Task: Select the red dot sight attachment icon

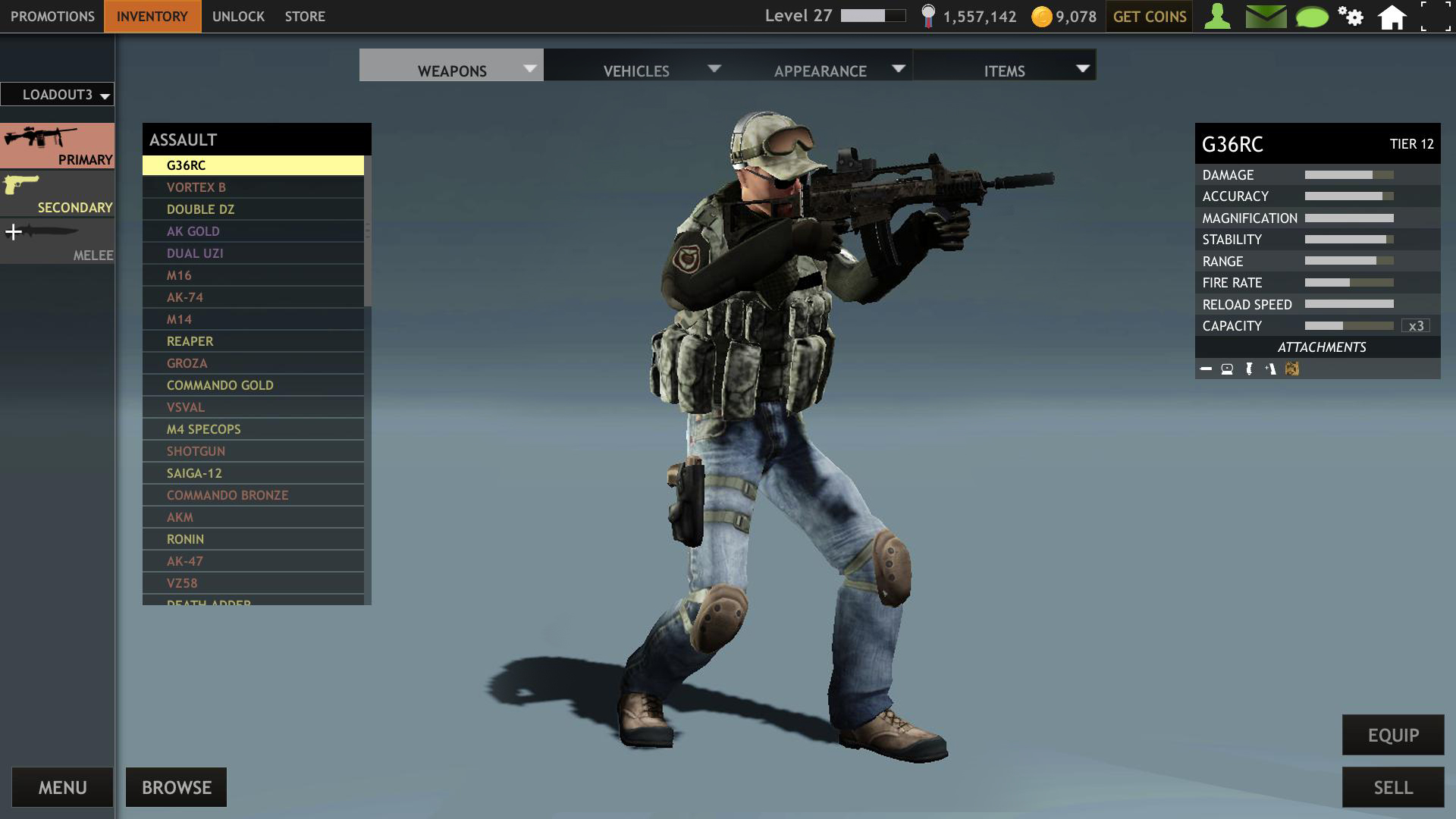Action: [x=1227, y=369]
